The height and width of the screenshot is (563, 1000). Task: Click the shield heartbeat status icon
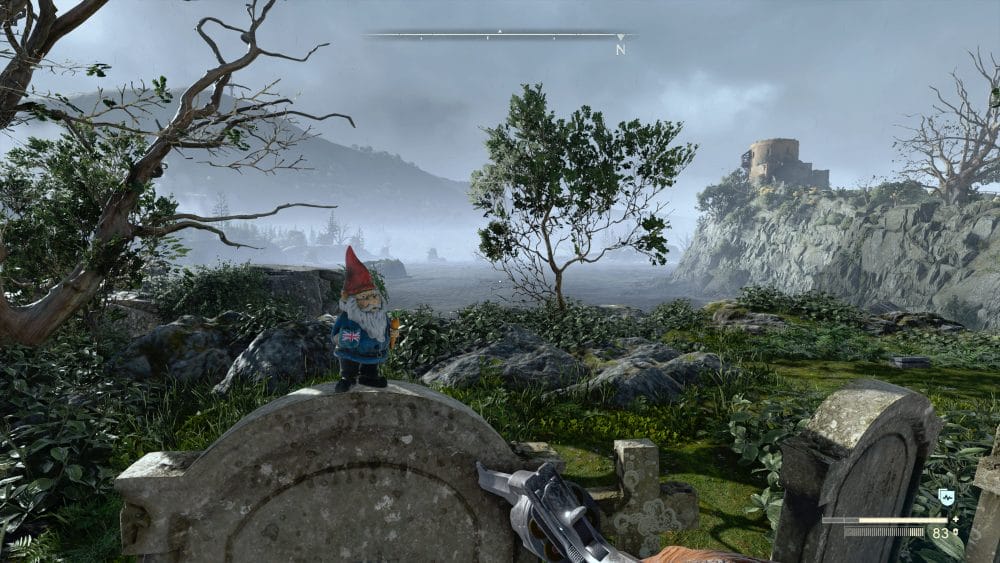[947, 497]
